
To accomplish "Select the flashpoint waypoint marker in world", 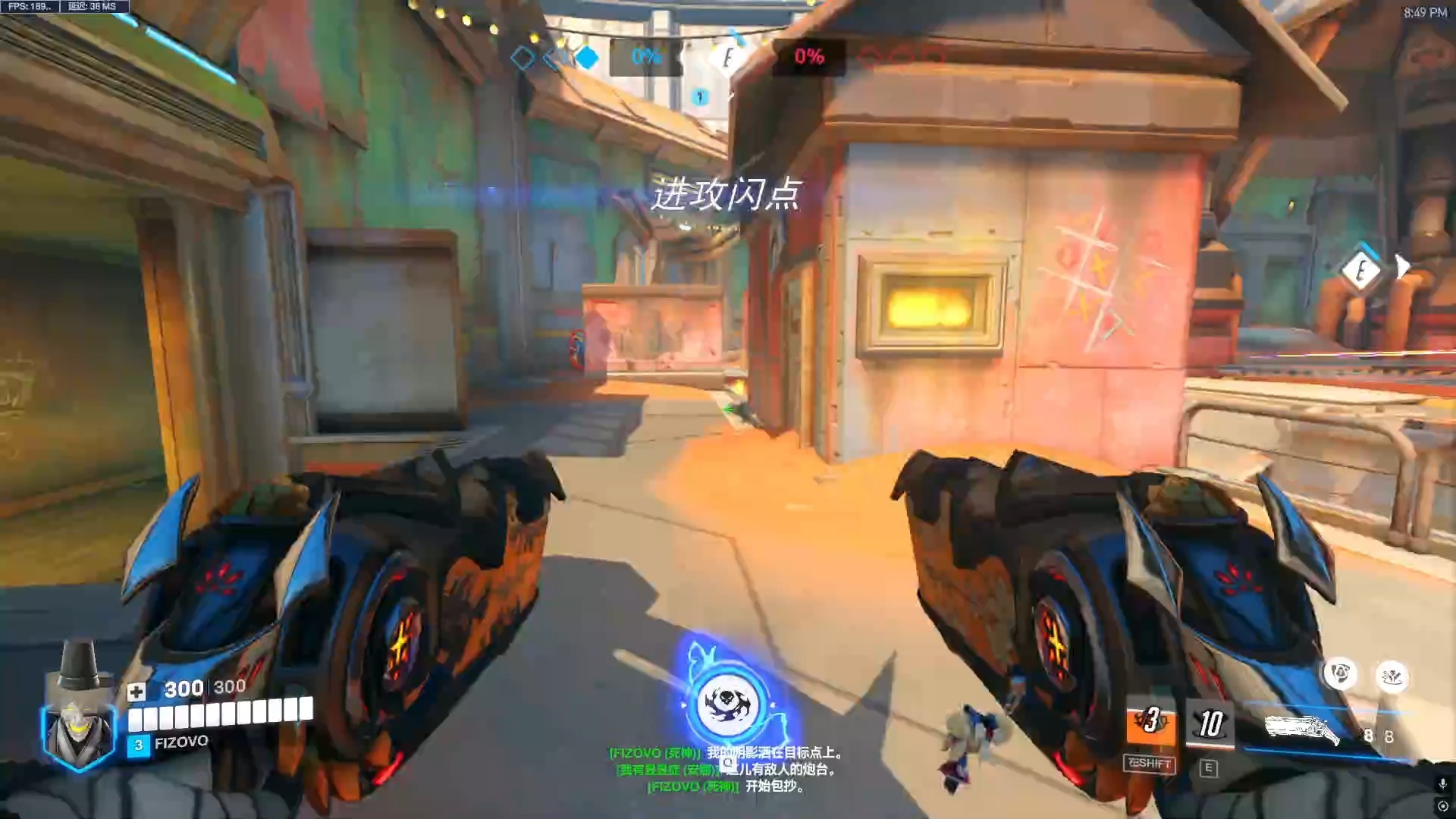I will point(1362,270).
